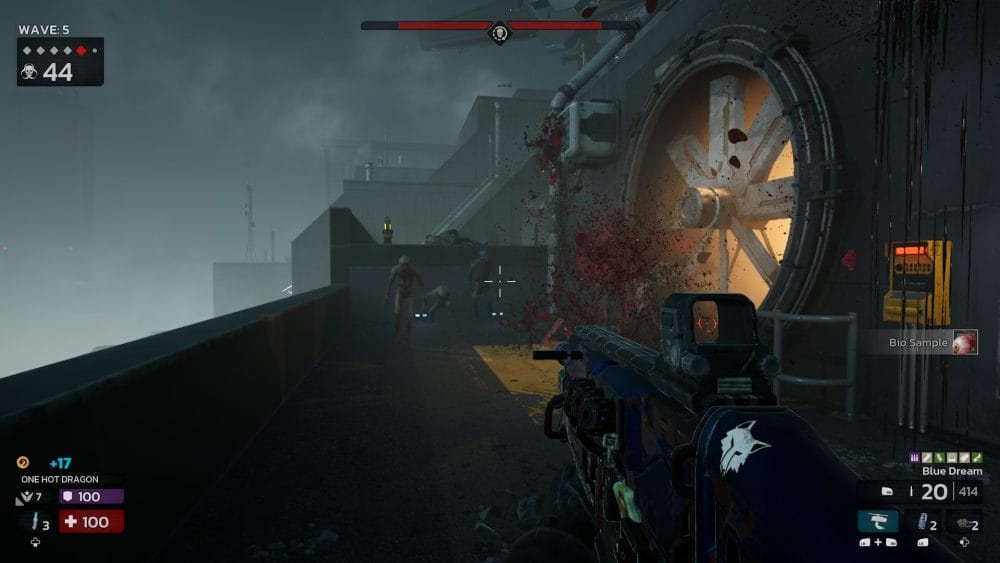Click the perk level 7 badge

click(29, 497)
